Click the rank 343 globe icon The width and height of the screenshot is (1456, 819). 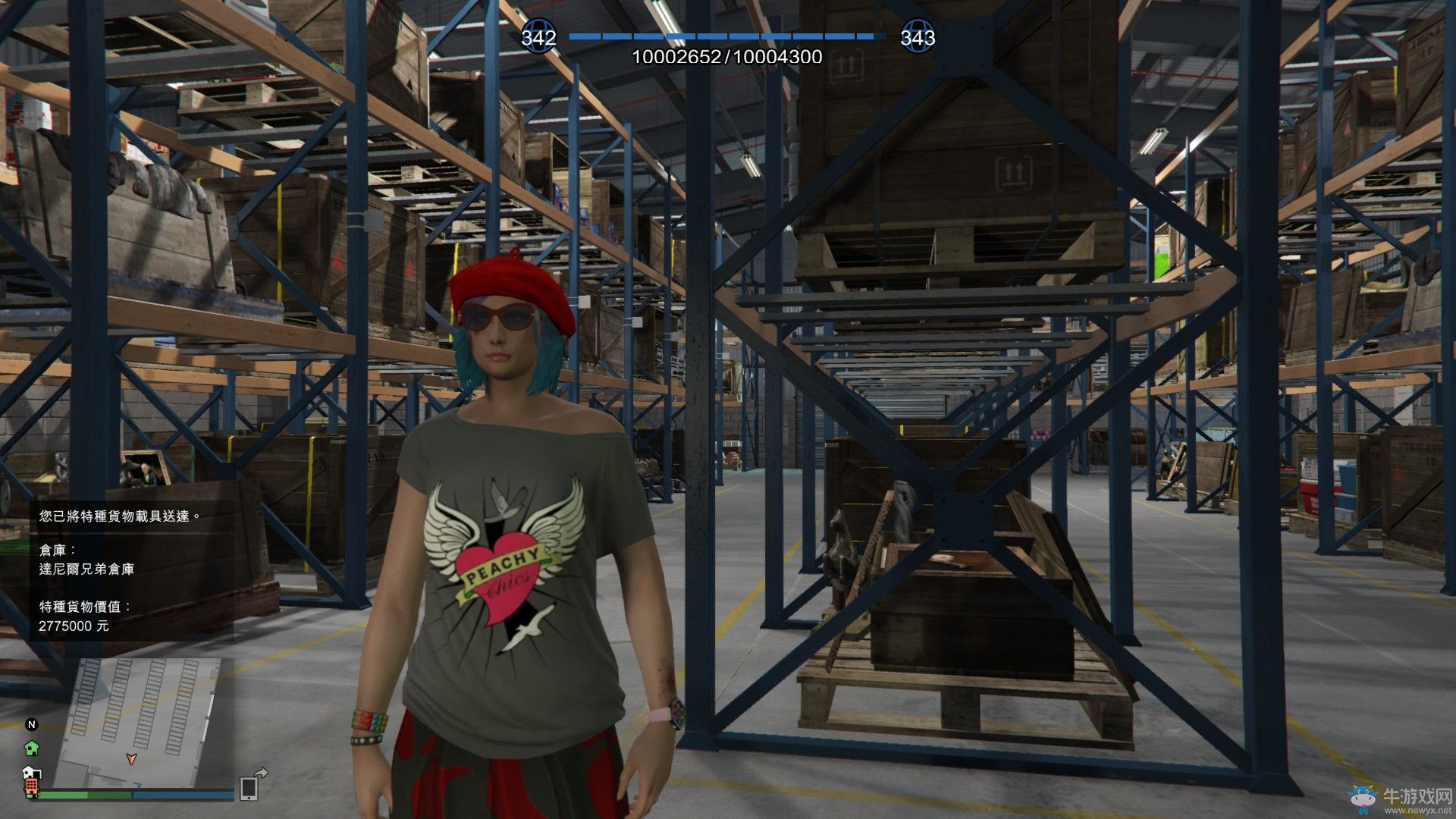click(918, 36)
